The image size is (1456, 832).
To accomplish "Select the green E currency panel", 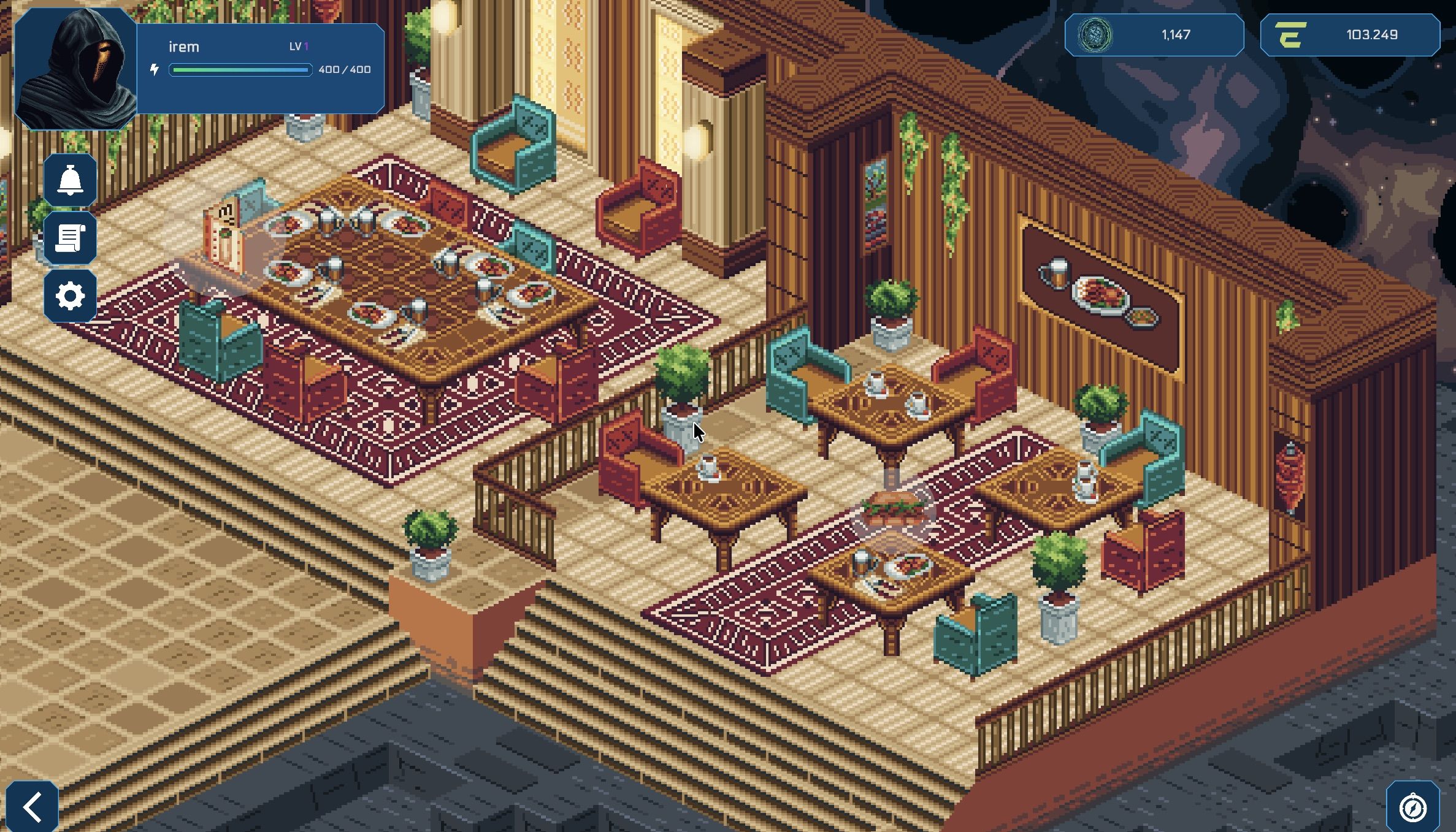I will tap(1349, 36).
